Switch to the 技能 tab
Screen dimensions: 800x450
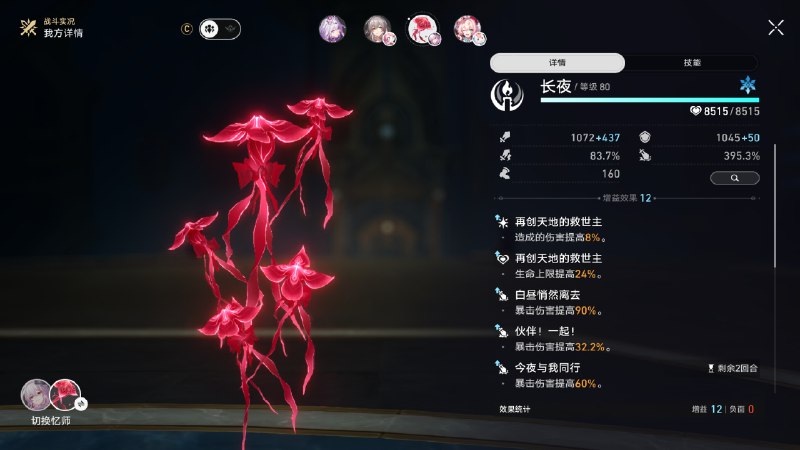pos(691,62)
